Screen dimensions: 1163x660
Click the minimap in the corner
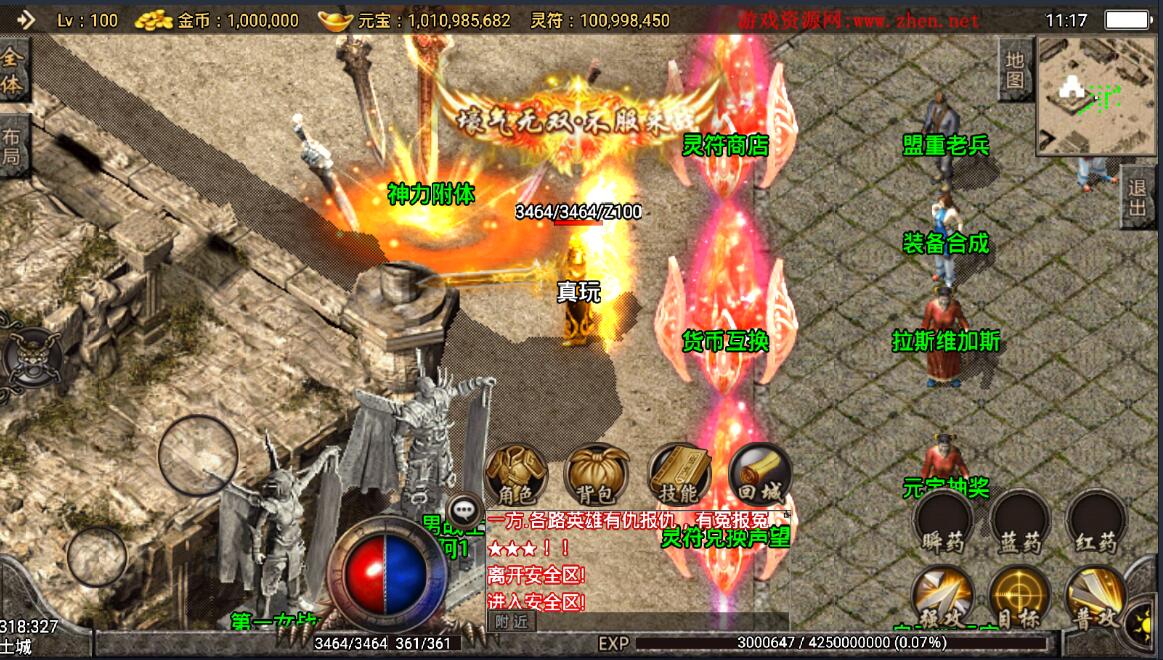pyautogui.click(x=1095, y=95)
